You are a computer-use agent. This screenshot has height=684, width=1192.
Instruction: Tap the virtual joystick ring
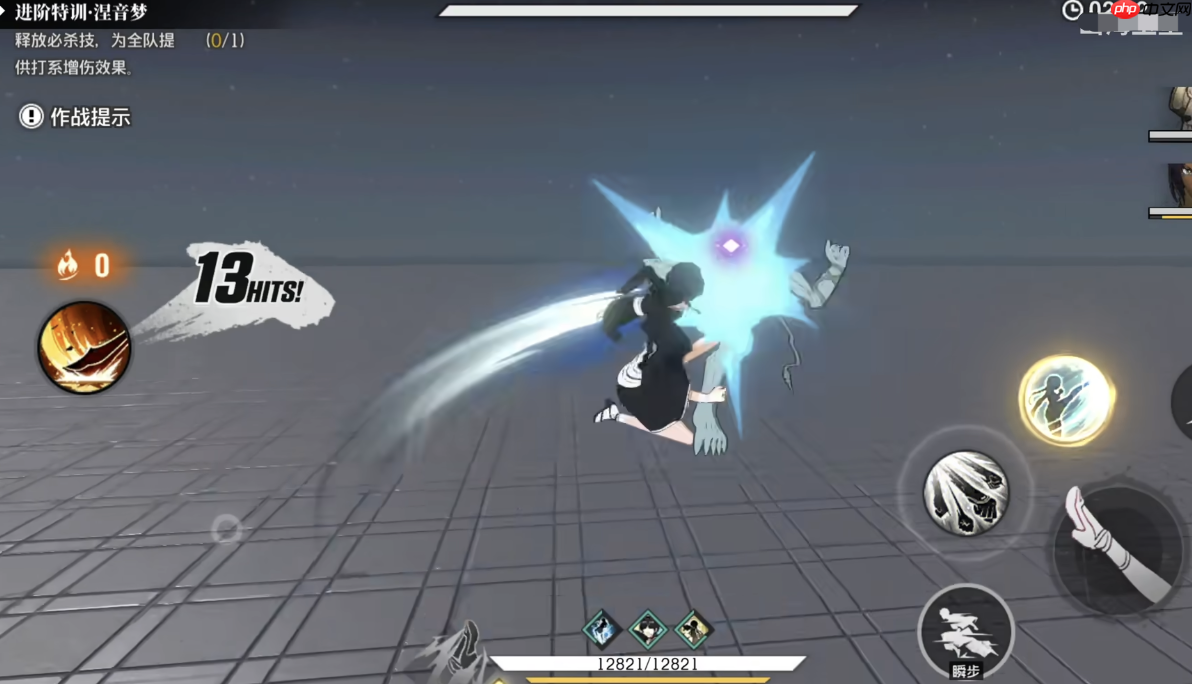[227, 528]
